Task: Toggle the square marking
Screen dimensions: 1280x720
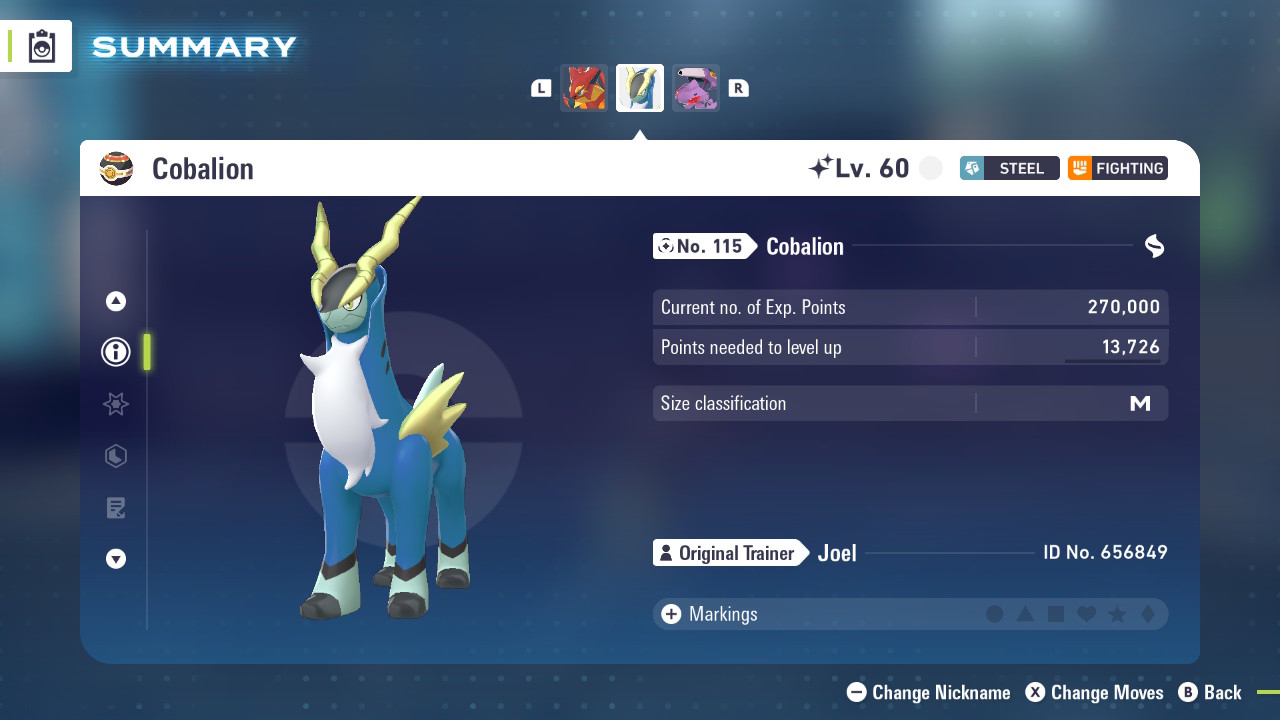Action: (x=1056, y=614)
